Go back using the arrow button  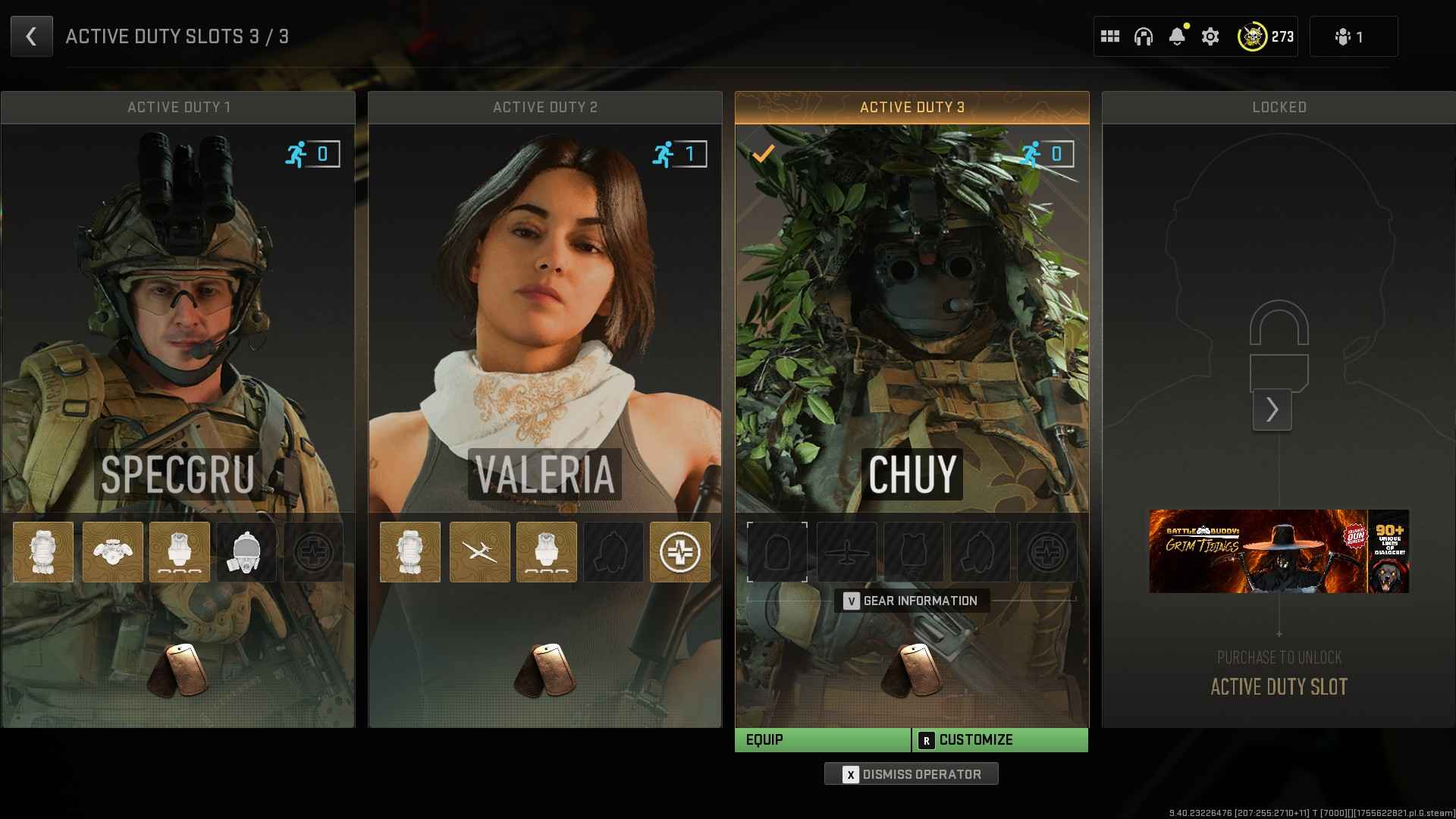31,36
